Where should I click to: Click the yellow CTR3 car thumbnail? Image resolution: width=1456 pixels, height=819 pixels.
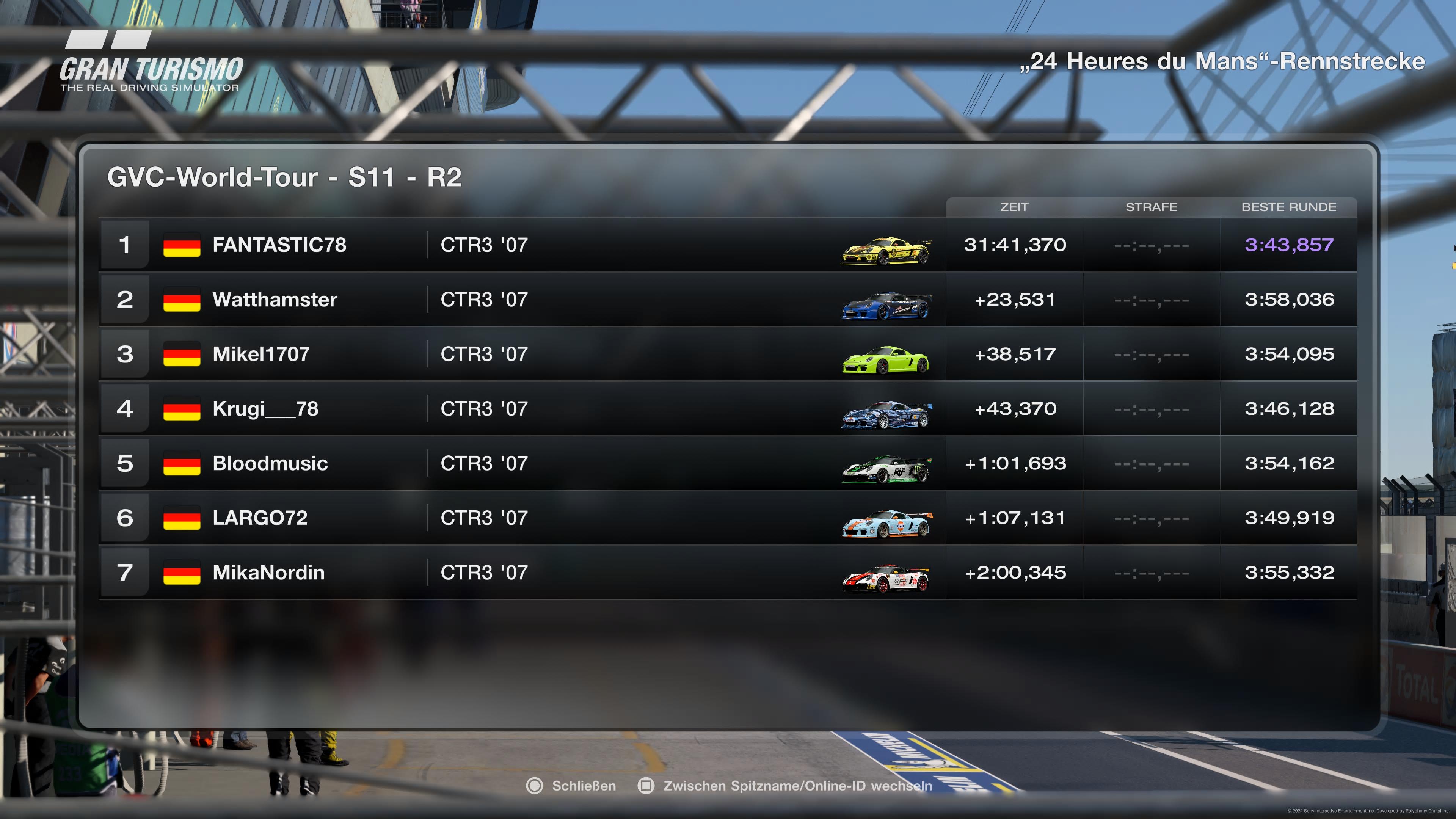[886, 250]
